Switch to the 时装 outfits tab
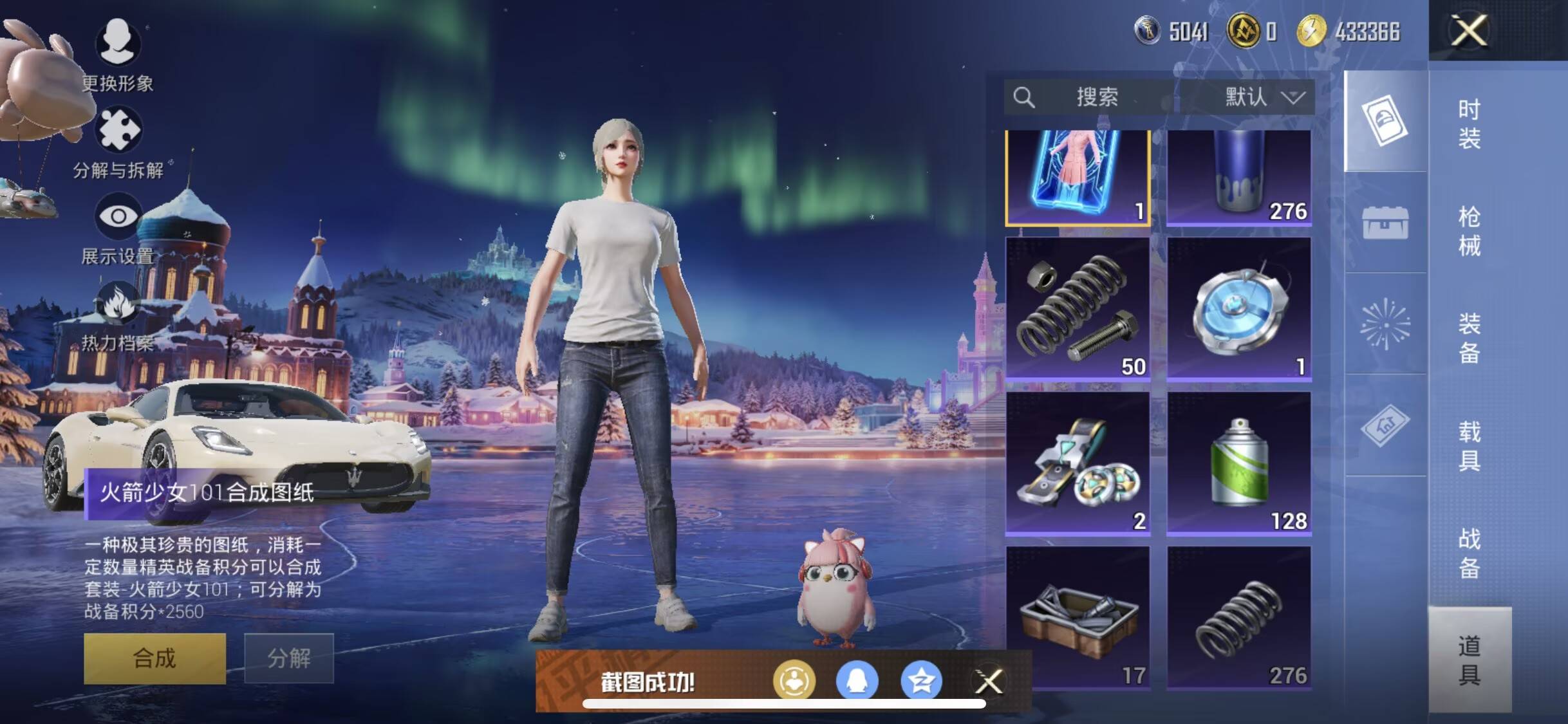This screenshot has width=1568, height=724. 1469,123
